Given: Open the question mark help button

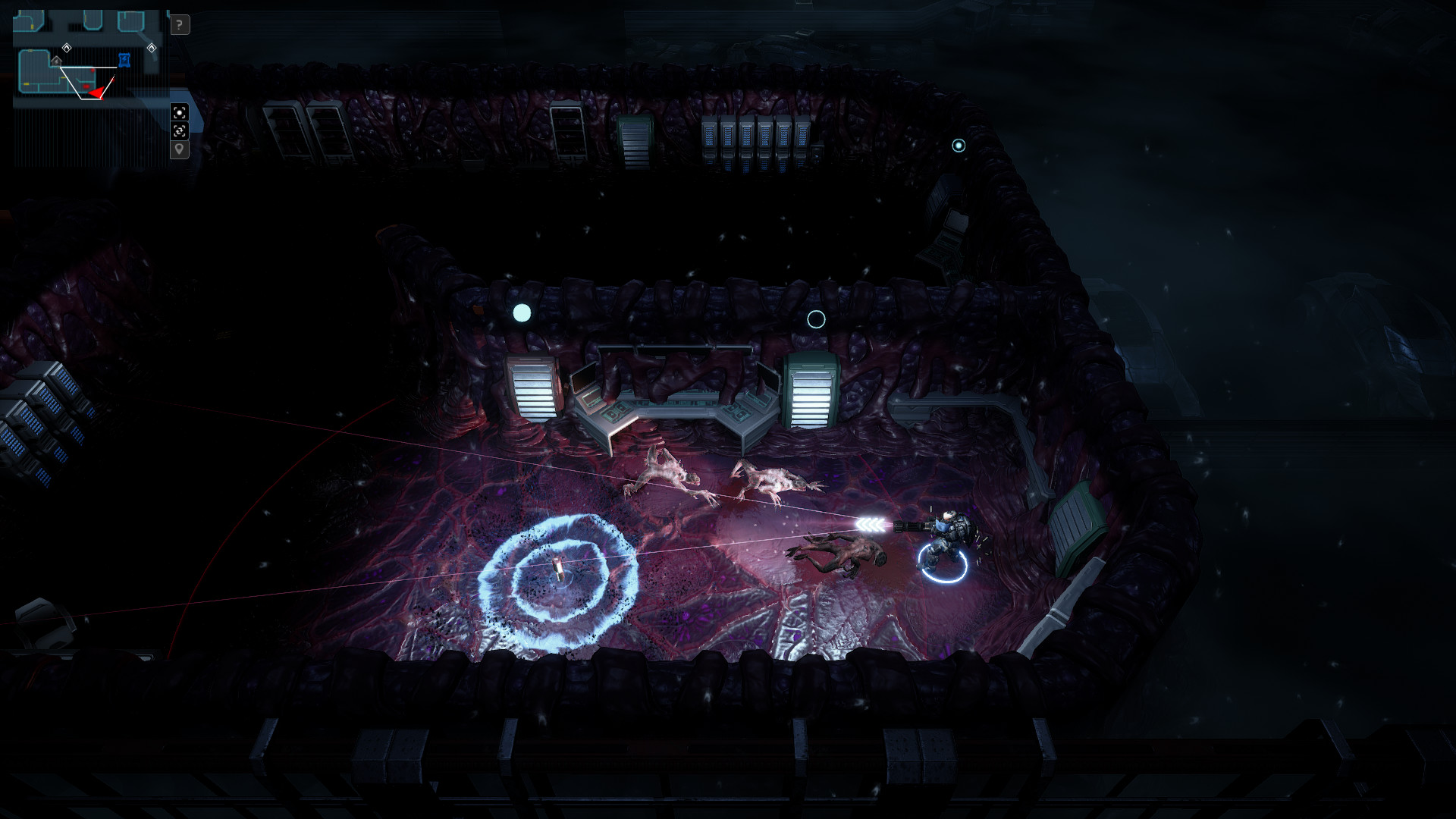Looking at the screenshot, I should (179, 25).
